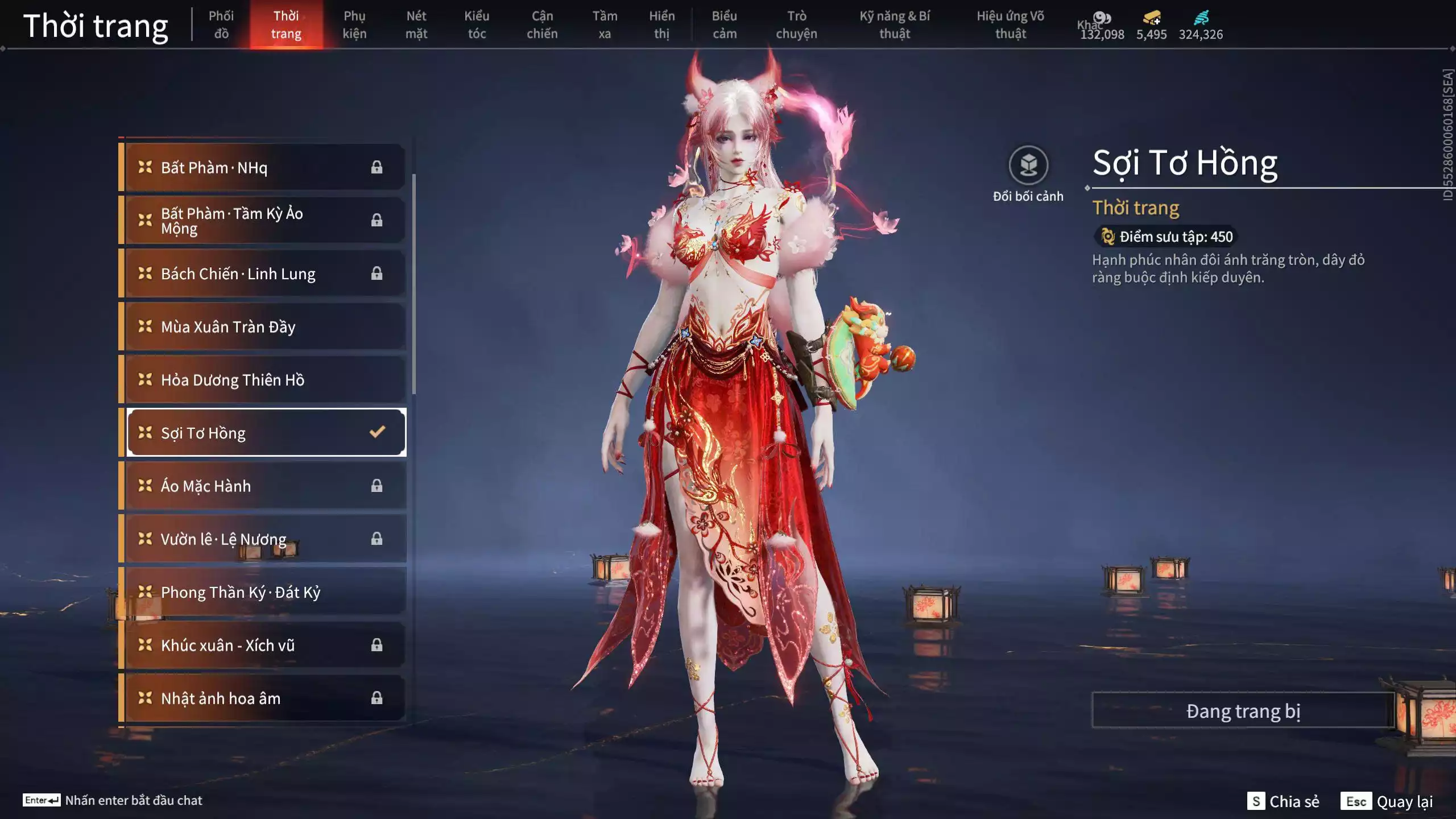The width and height of the screenshot is (1456, 819).
Task: Click the Đang trang bị button
Action: [1243, 711]
